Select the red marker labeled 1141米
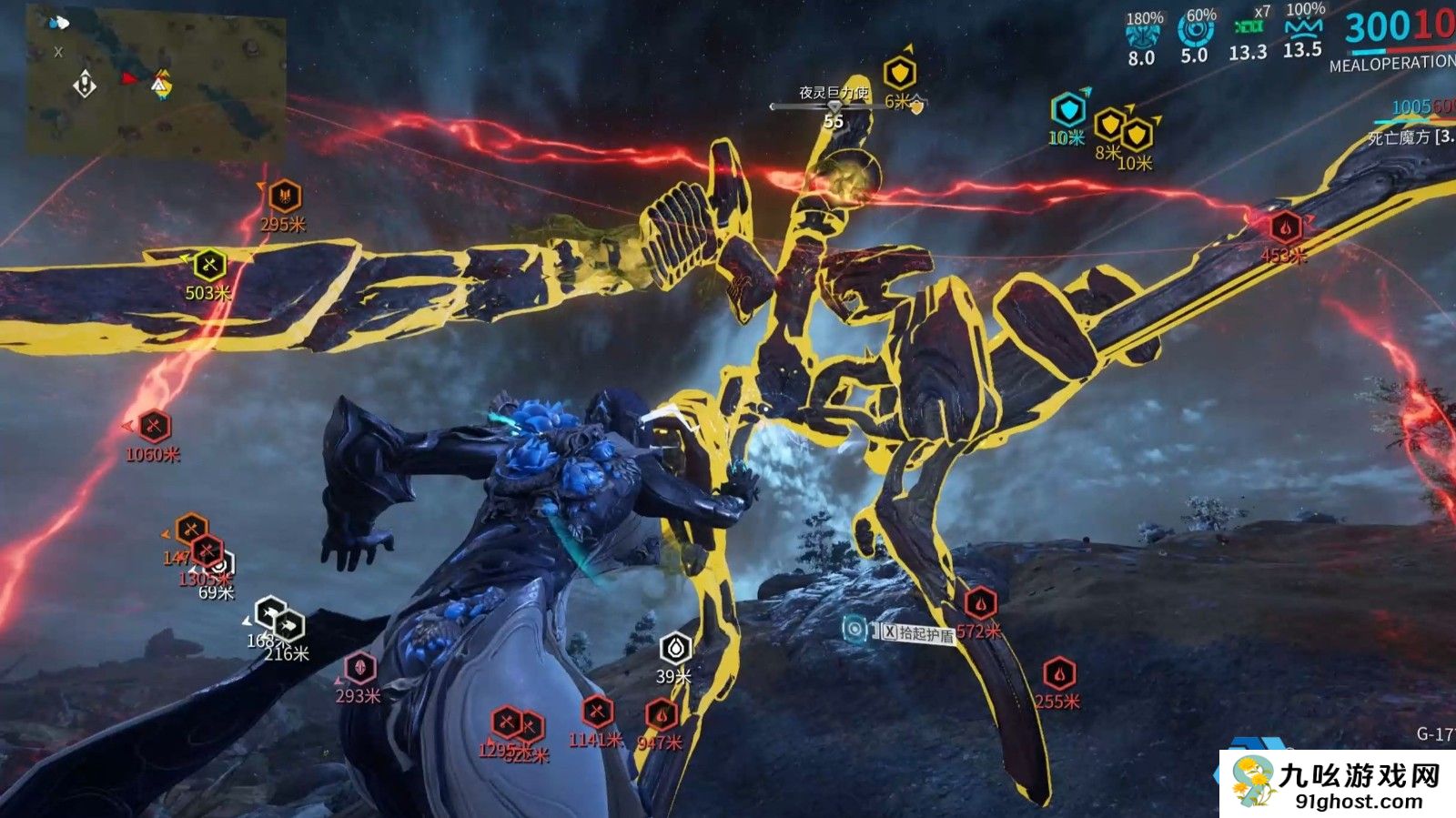 (x=597, y=712)
